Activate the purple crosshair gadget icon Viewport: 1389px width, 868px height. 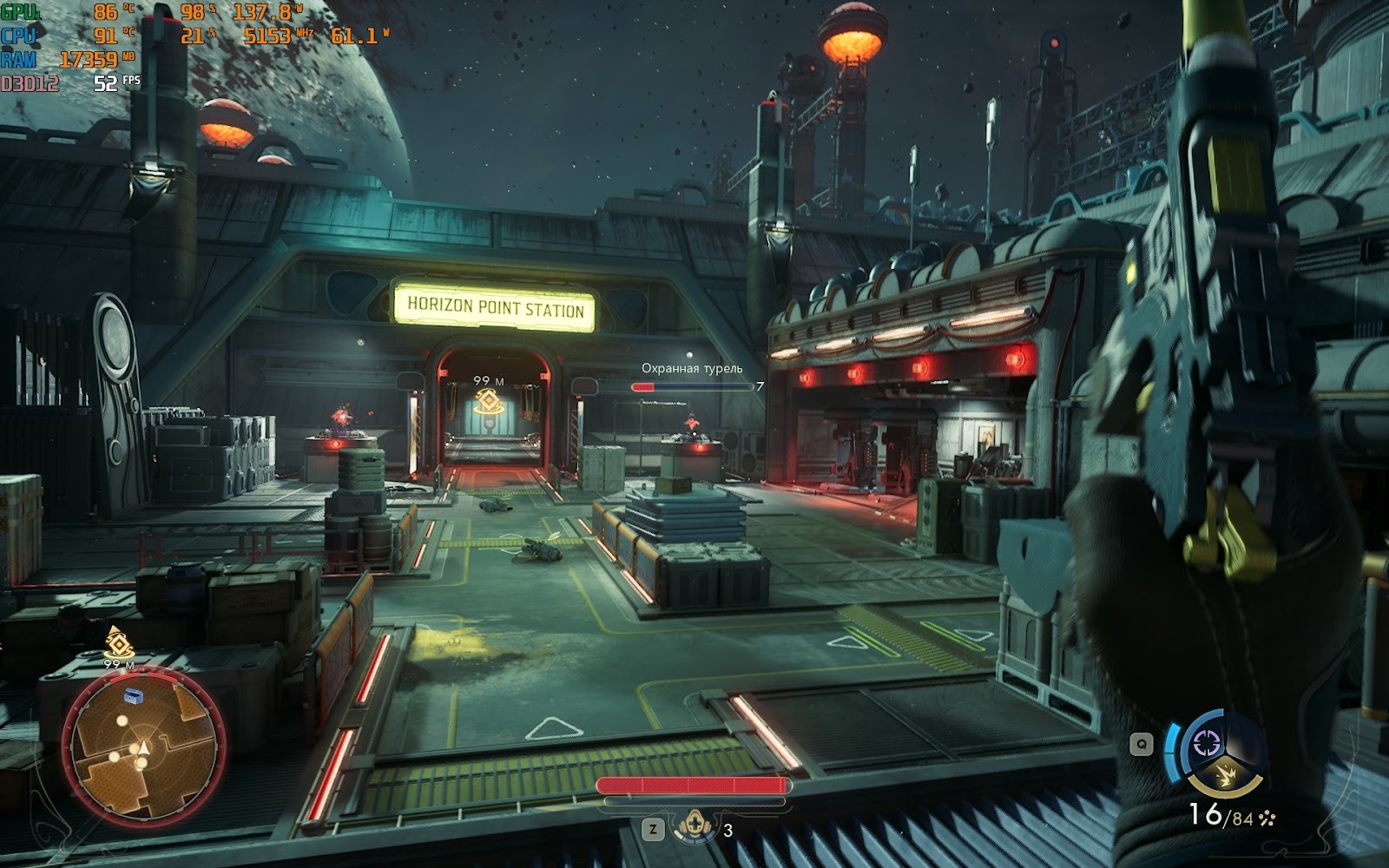tap(1208, 743)
